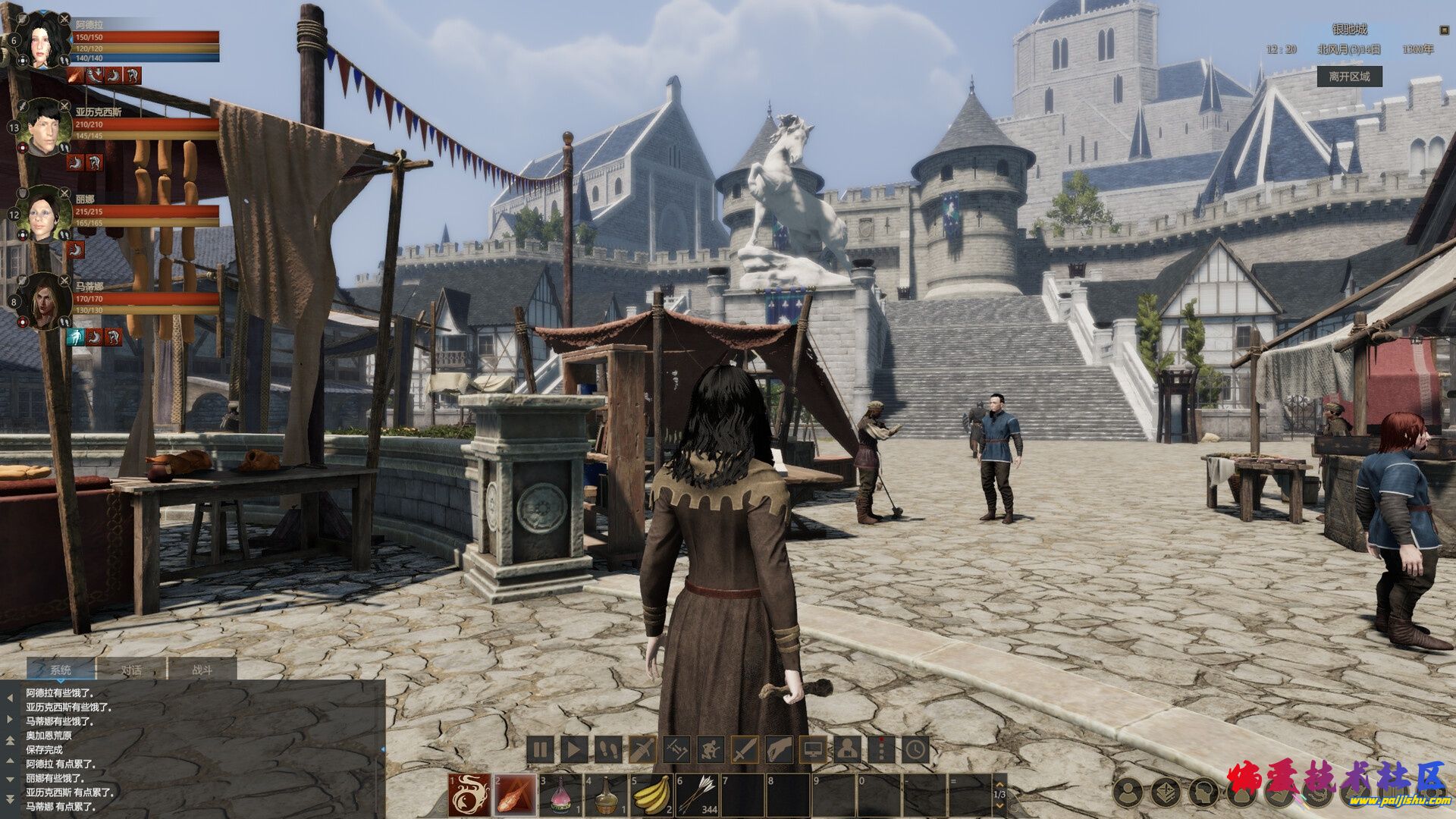The width and height of the screenshot is (1456, 819).
Task: Switch to the 对话 dialogue log tab
Action: point(132,670)
